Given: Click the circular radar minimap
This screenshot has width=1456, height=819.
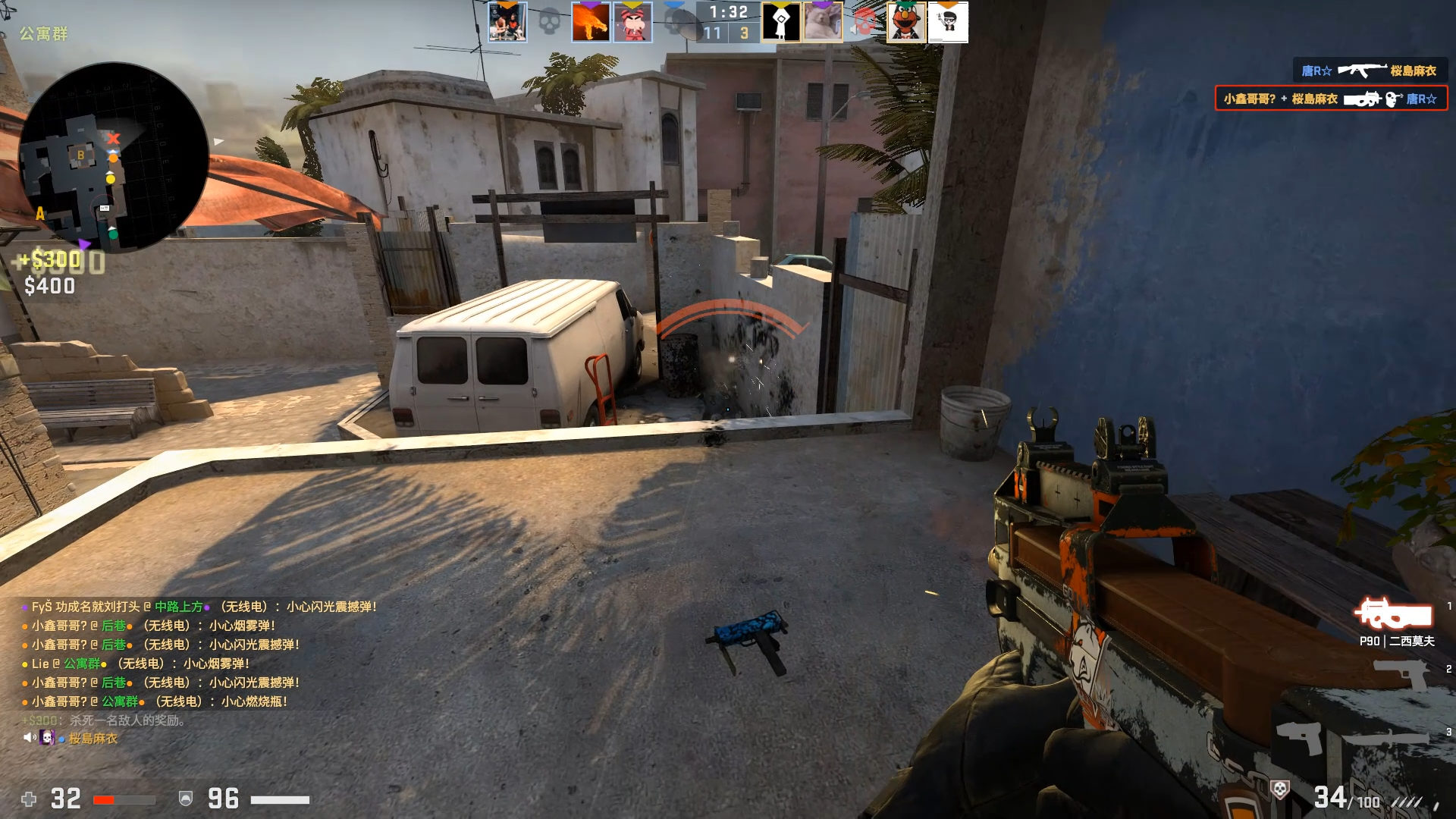Looking at the screenshot, I should pyautogui.click(x=114, y=158).
